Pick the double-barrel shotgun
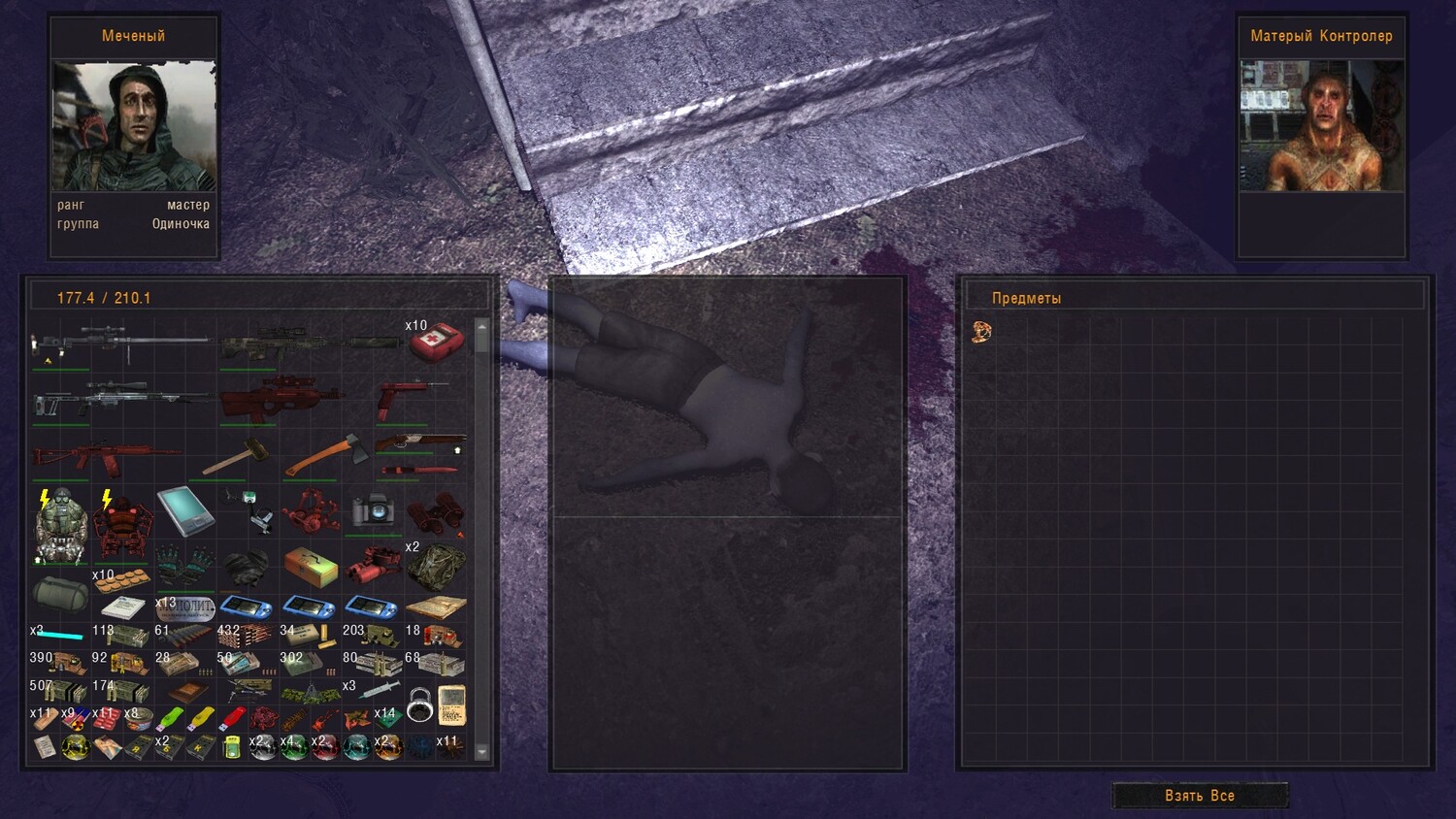The image size is (1456, 819). point(420,443)
